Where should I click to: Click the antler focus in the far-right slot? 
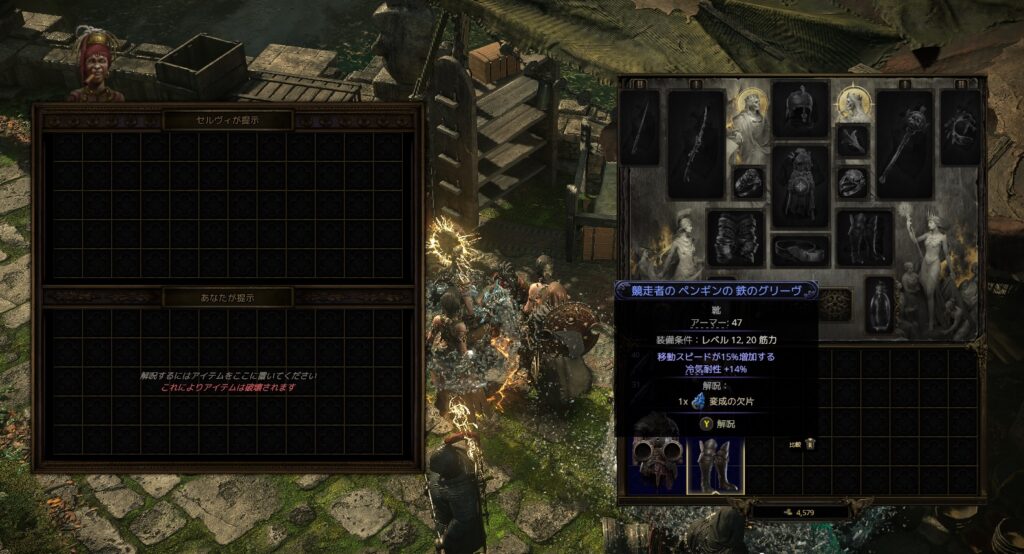pos(960,127)
